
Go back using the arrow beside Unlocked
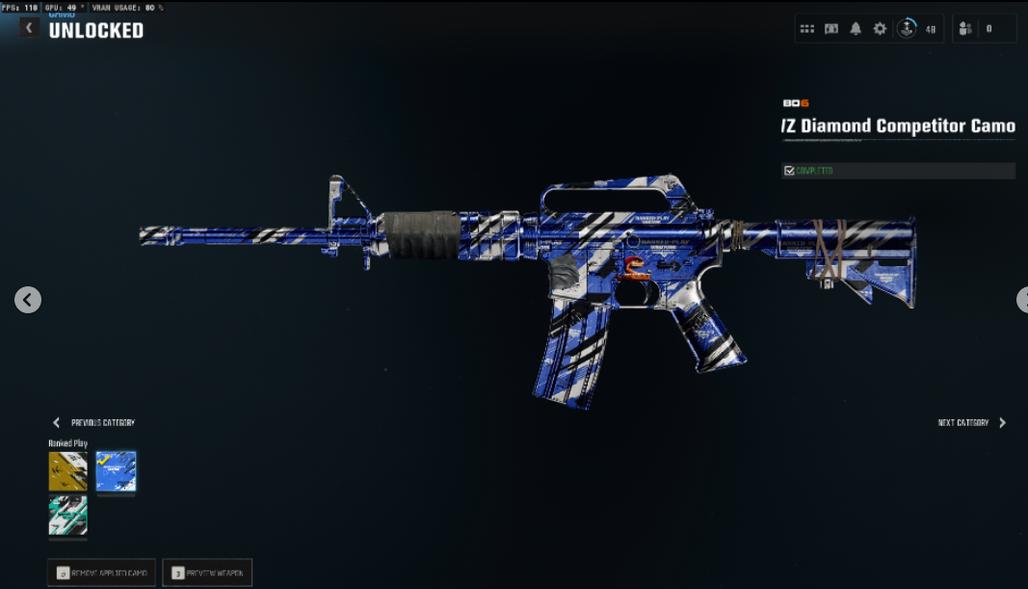(28, 29)
